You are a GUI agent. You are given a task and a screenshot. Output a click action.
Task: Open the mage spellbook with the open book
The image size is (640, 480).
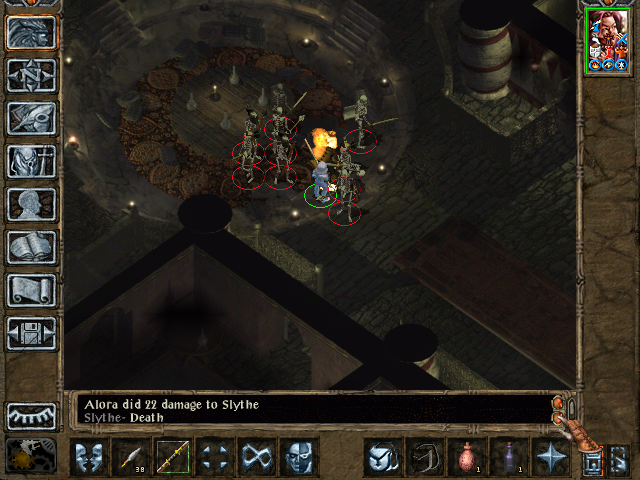tap(31, 247)
